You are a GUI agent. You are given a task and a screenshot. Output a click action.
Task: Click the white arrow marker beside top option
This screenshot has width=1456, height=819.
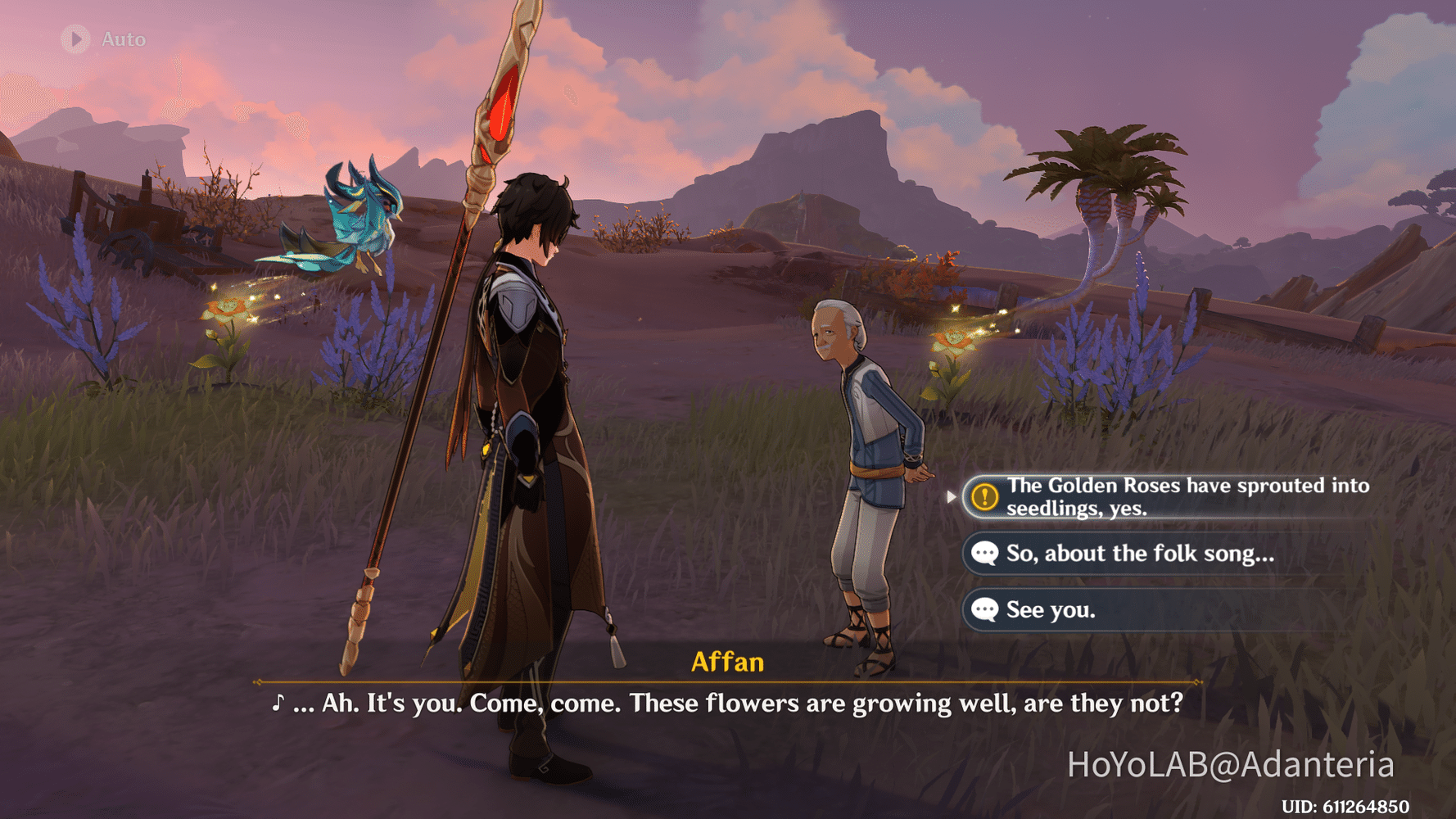coord(952,496)
